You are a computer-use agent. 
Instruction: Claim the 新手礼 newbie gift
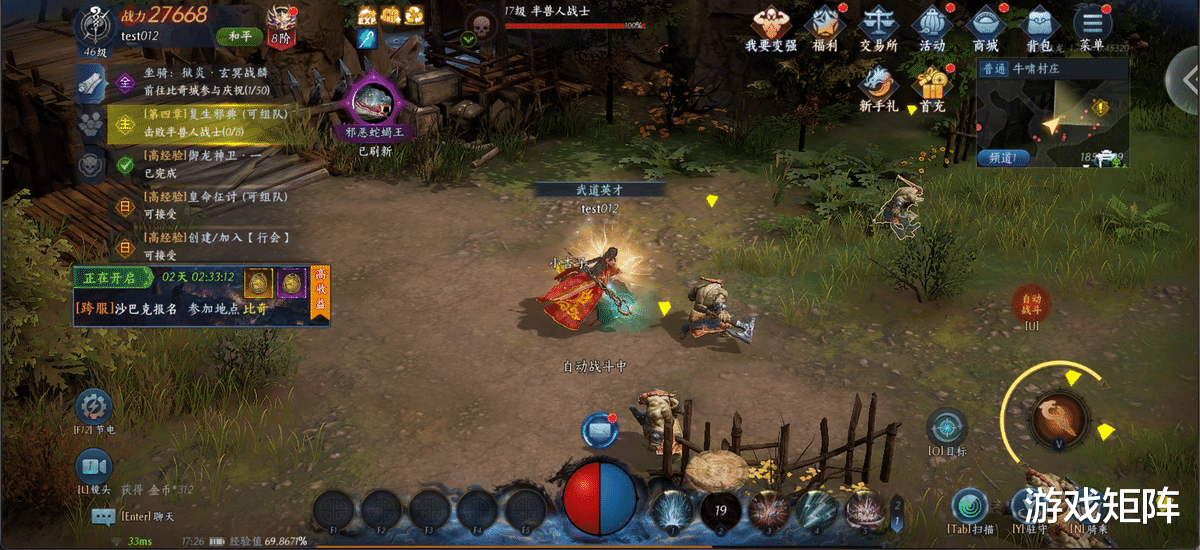click(x=878, y=84)
